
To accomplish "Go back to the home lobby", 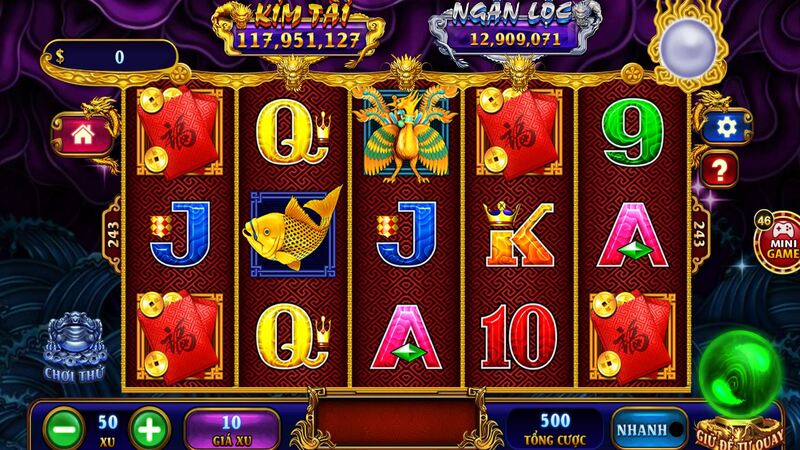I will 82,132.
